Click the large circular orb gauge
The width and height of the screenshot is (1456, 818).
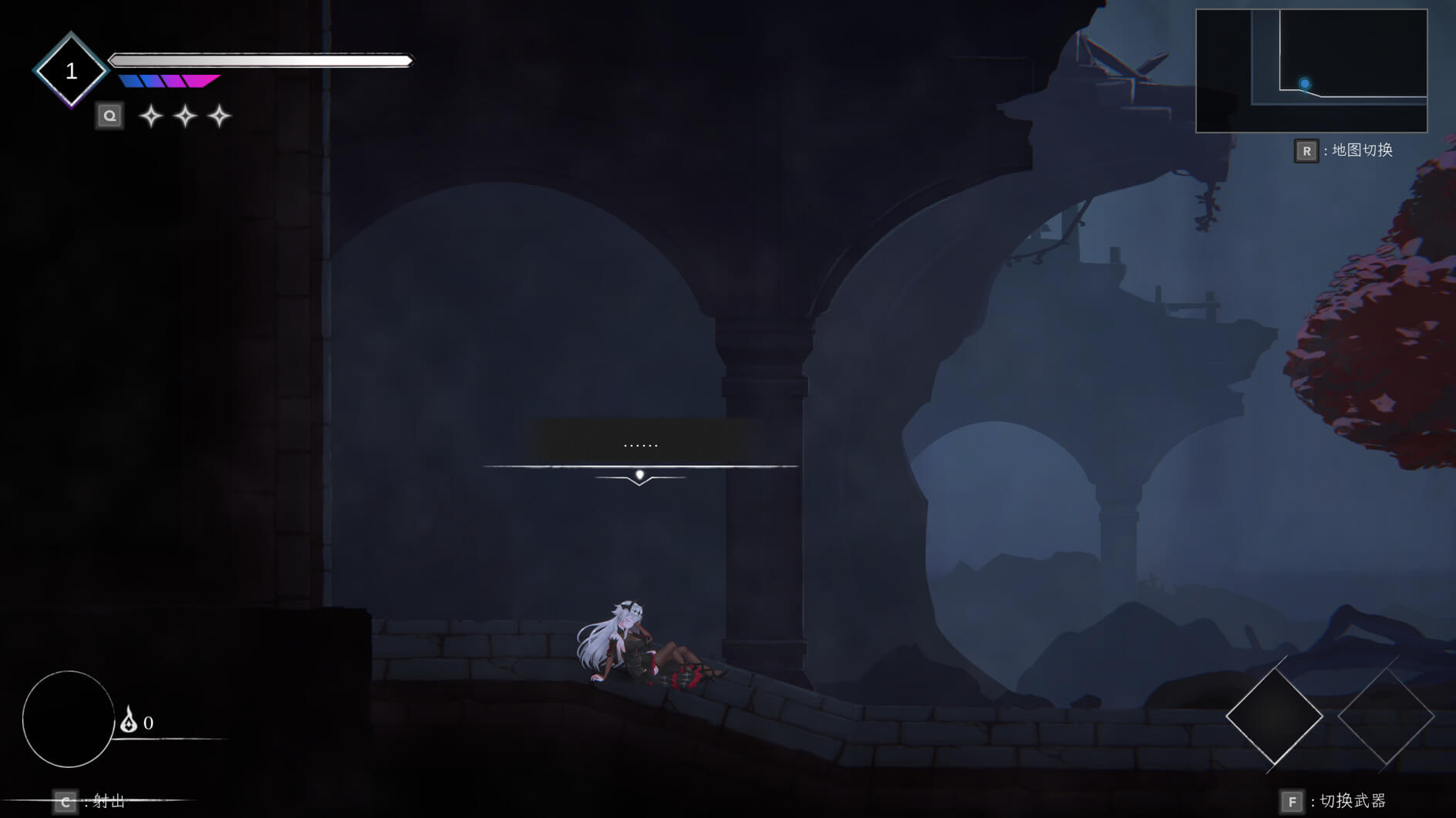69,719
